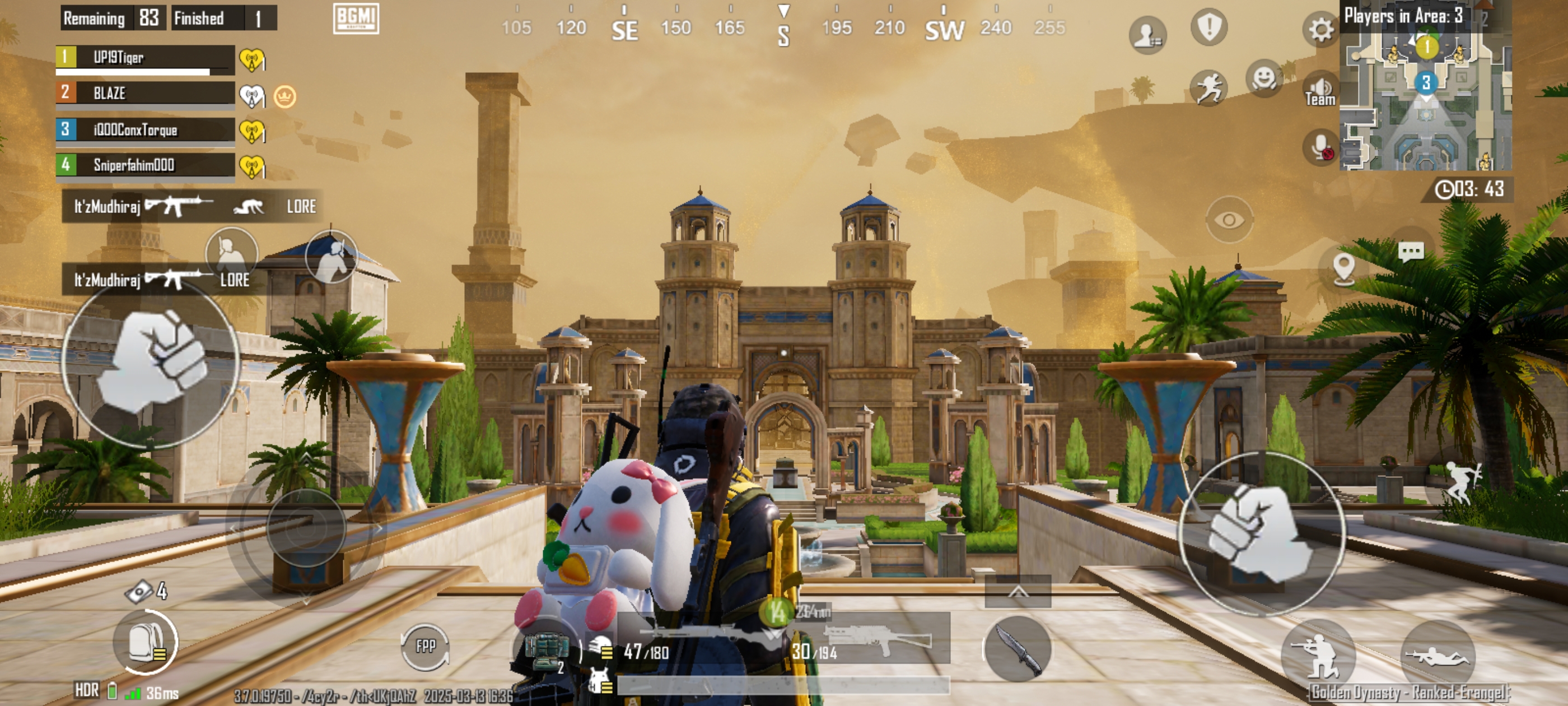This screenshot has width=1568, height=706.
Task: Tap the sprint running figure icon
Action: [x=1209, y=89]
